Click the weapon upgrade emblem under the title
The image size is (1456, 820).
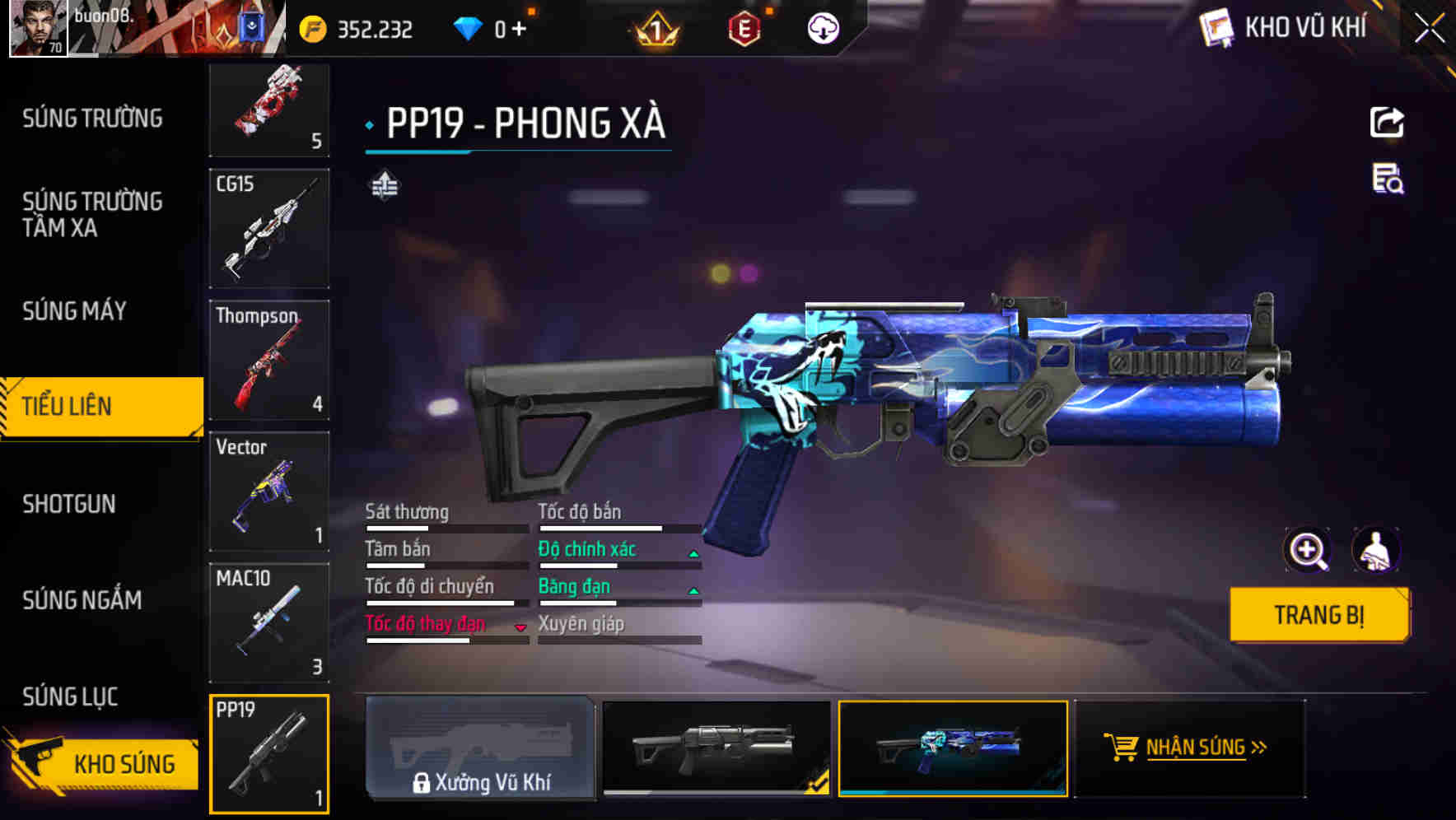click(x=384, y=185)
